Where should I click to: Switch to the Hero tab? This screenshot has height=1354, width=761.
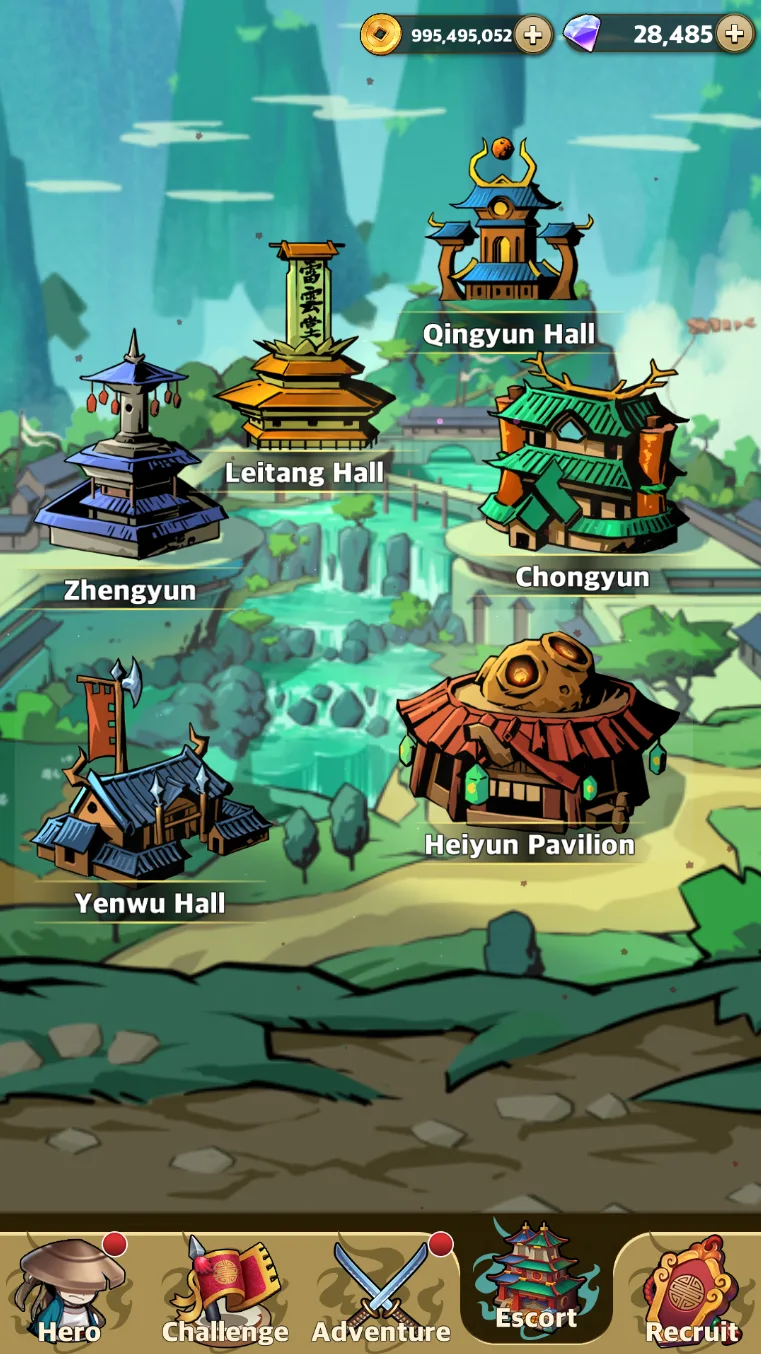point(70,1292)
